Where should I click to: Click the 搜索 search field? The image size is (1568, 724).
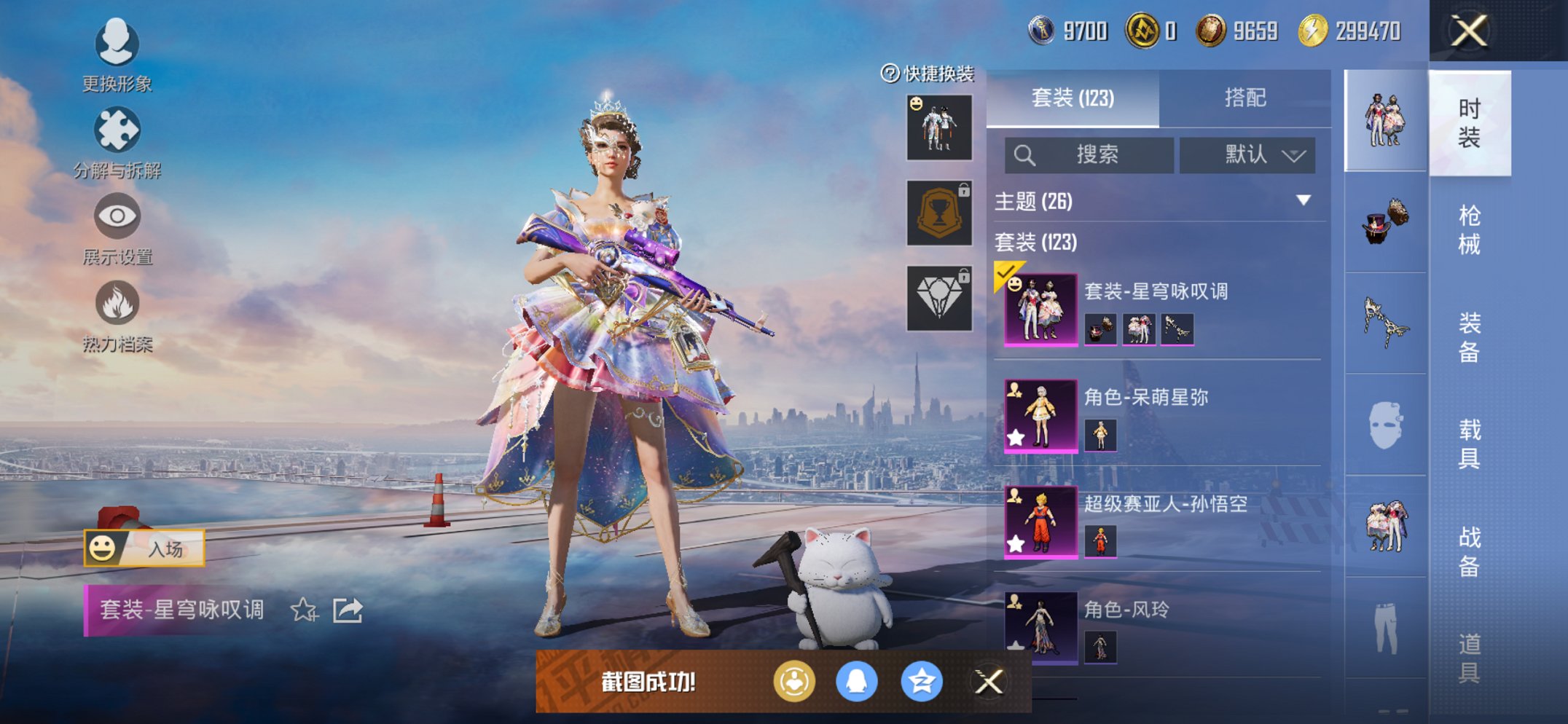(x=1089, y=155)
